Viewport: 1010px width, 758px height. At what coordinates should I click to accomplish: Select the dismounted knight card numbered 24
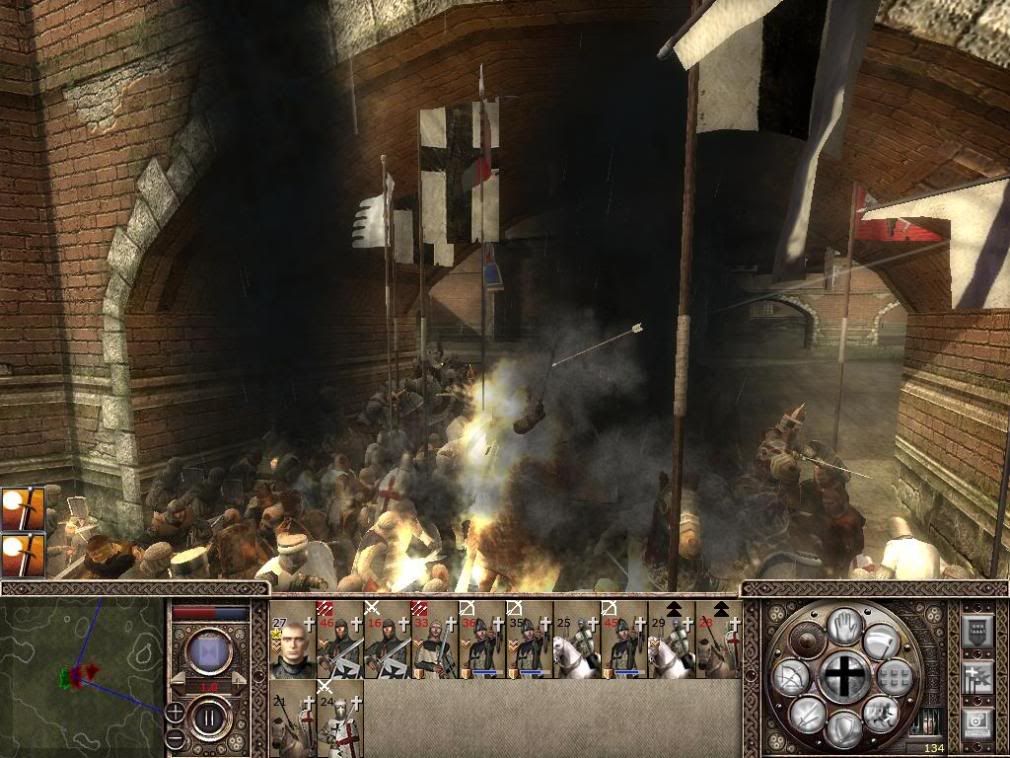tap(340, 720)
